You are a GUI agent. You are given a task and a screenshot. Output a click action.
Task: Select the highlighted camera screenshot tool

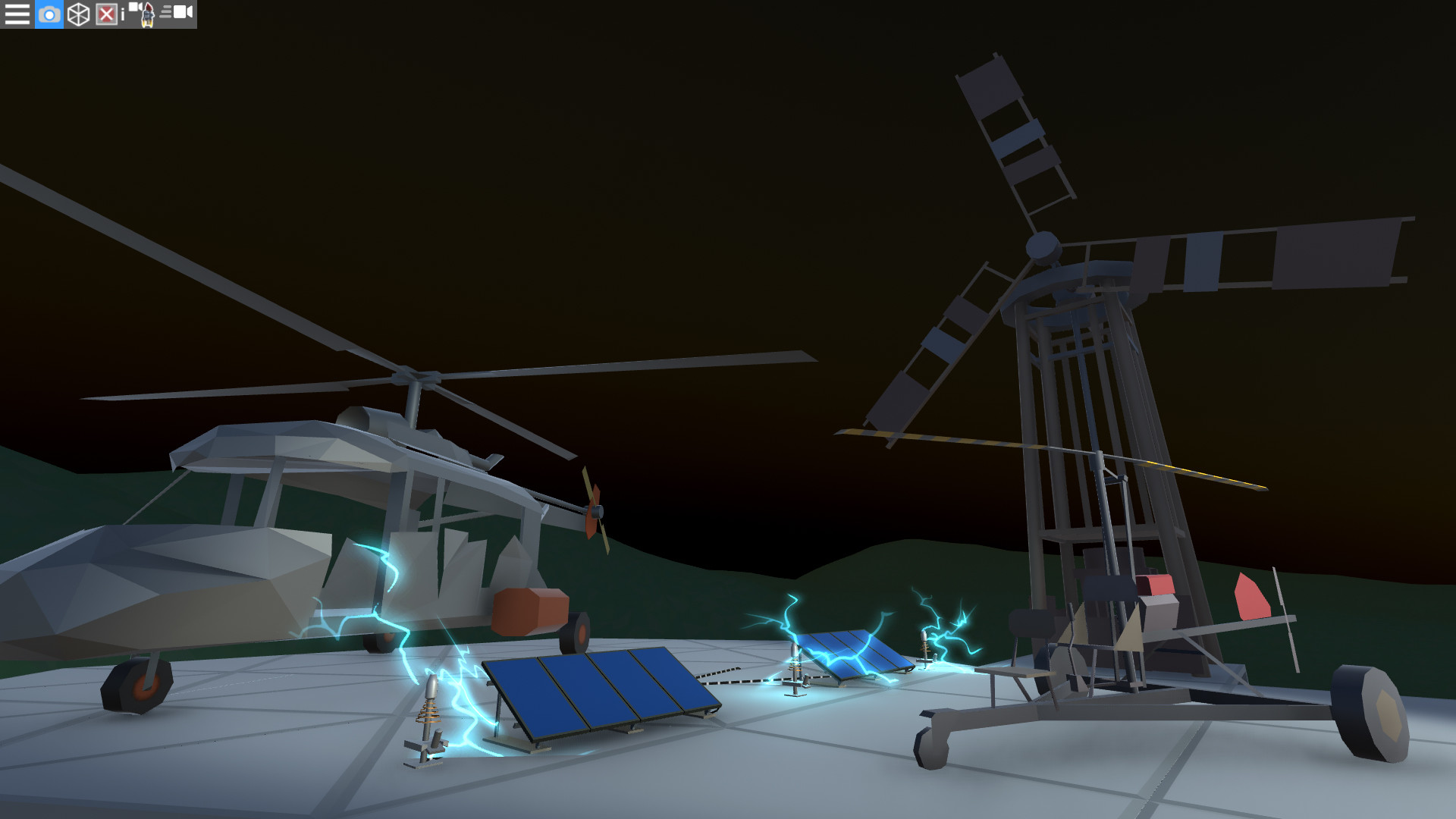49,14
